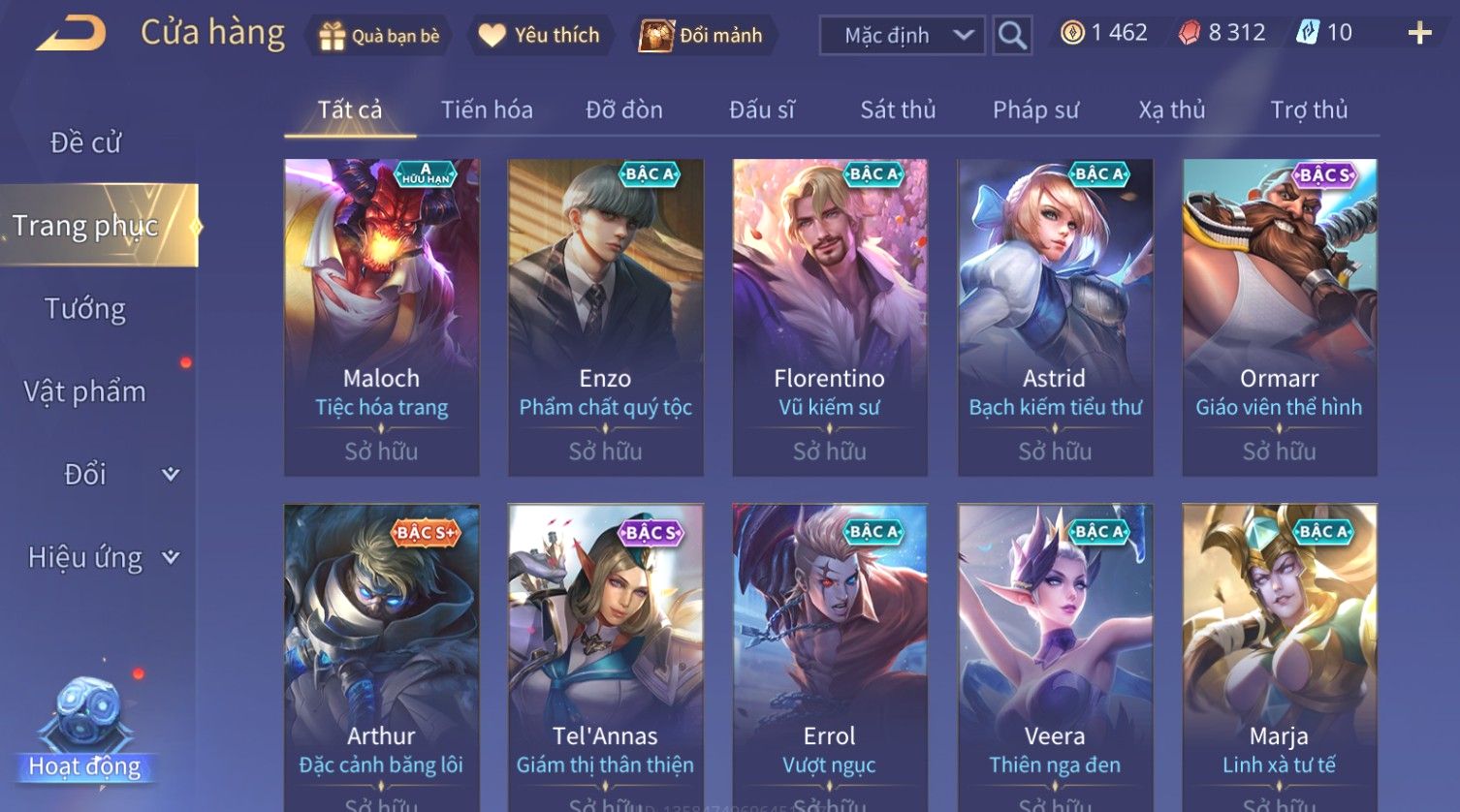
Task: Open Quà bạn bè gift menu
Action: click(x=378, y=36)
